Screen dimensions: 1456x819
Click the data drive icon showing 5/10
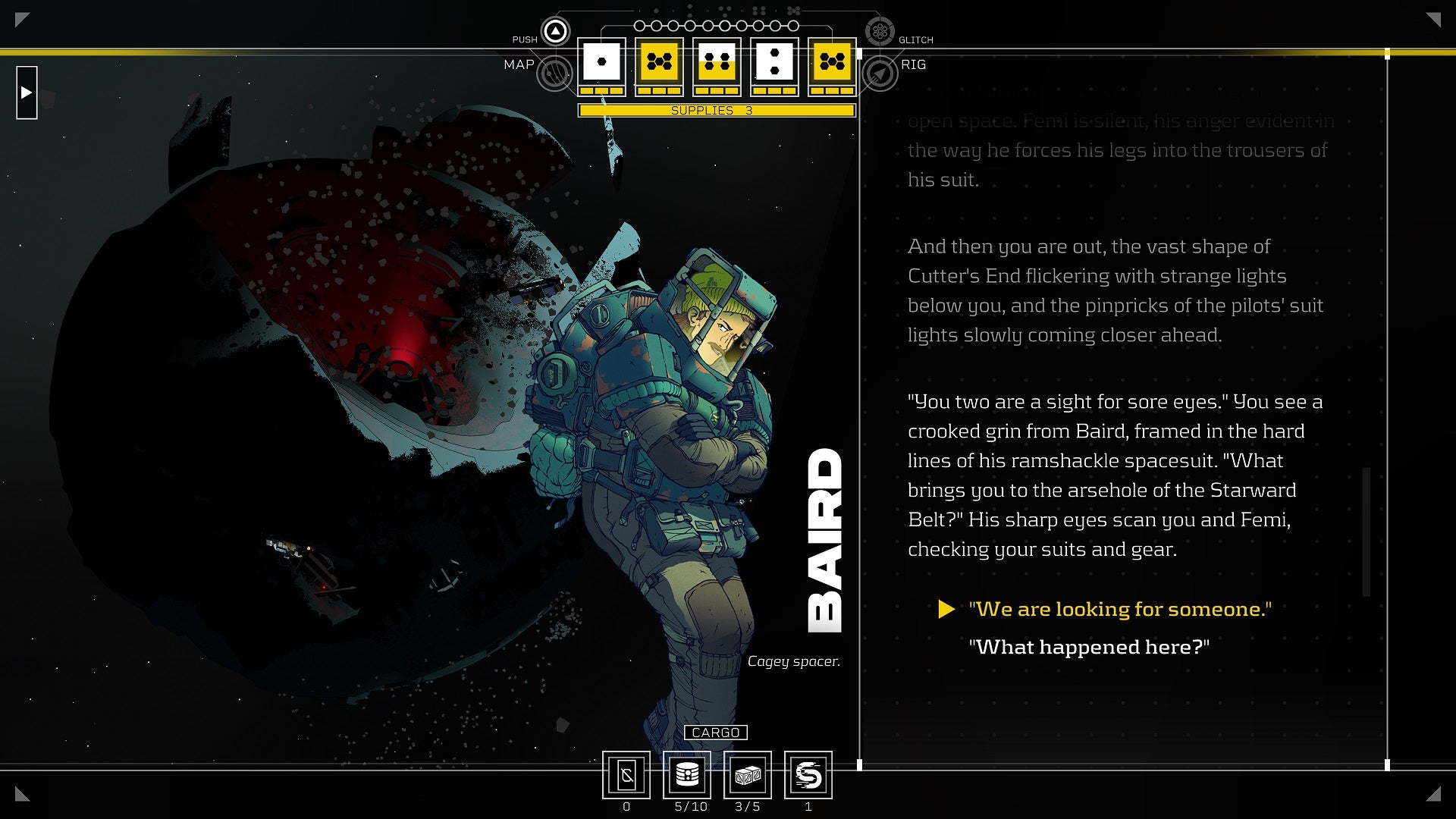pyautogui.click(x=686, y=775)
